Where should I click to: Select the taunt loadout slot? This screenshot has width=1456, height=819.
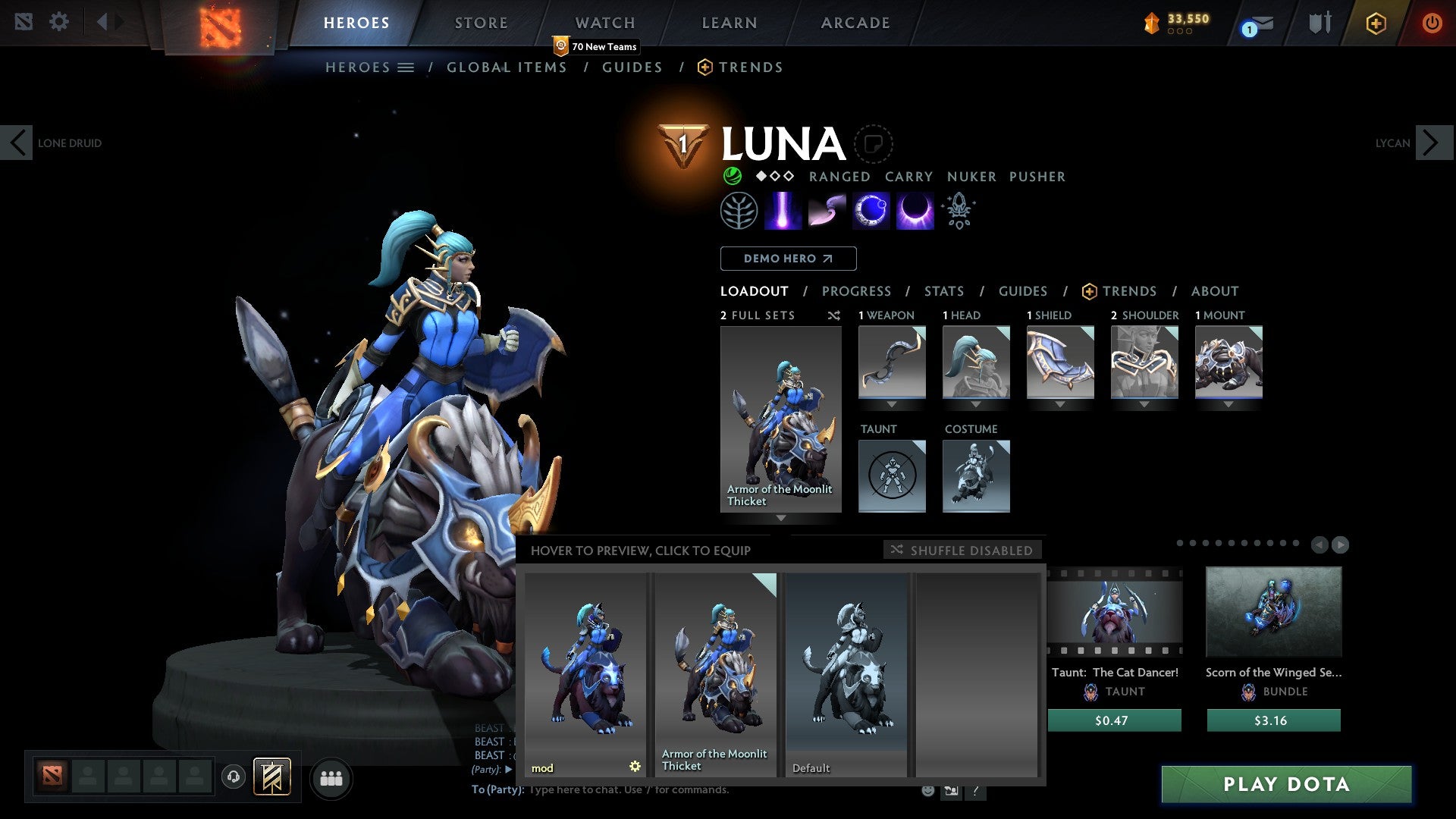pos(892,476)
